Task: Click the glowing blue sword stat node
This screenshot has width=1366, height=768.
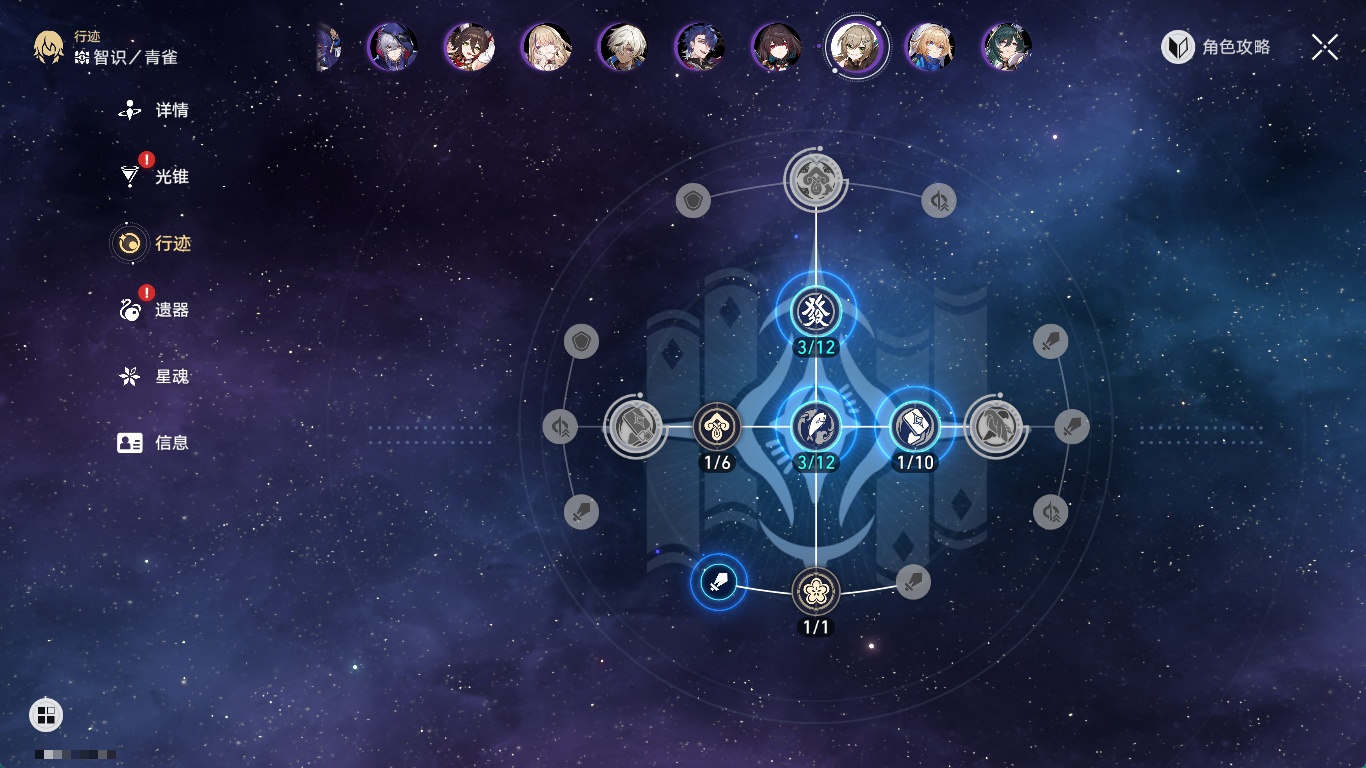Action: [718, 581]
